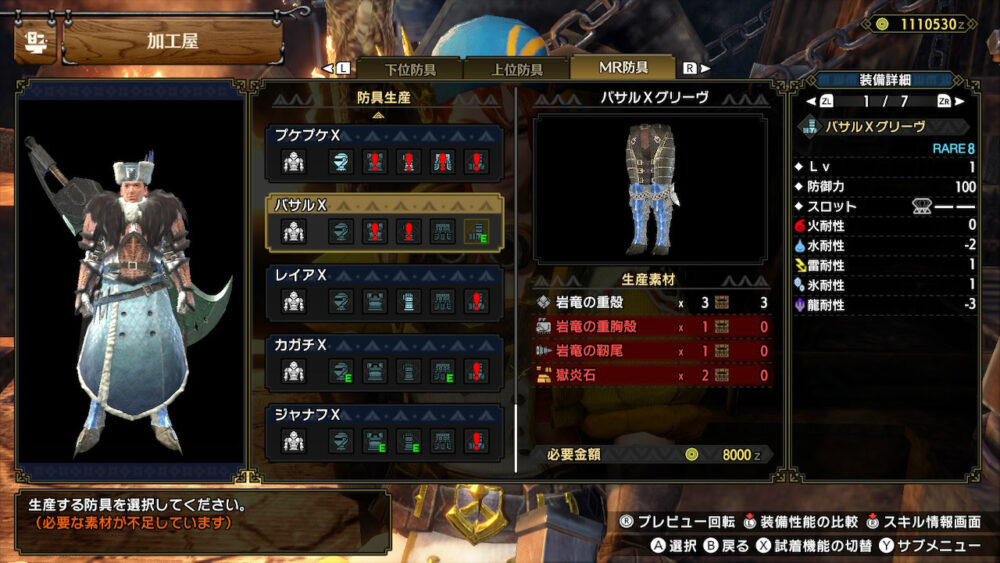Click the 加工屋 smithy title banner
The image size is (1000, 563).
click(172, 42)
